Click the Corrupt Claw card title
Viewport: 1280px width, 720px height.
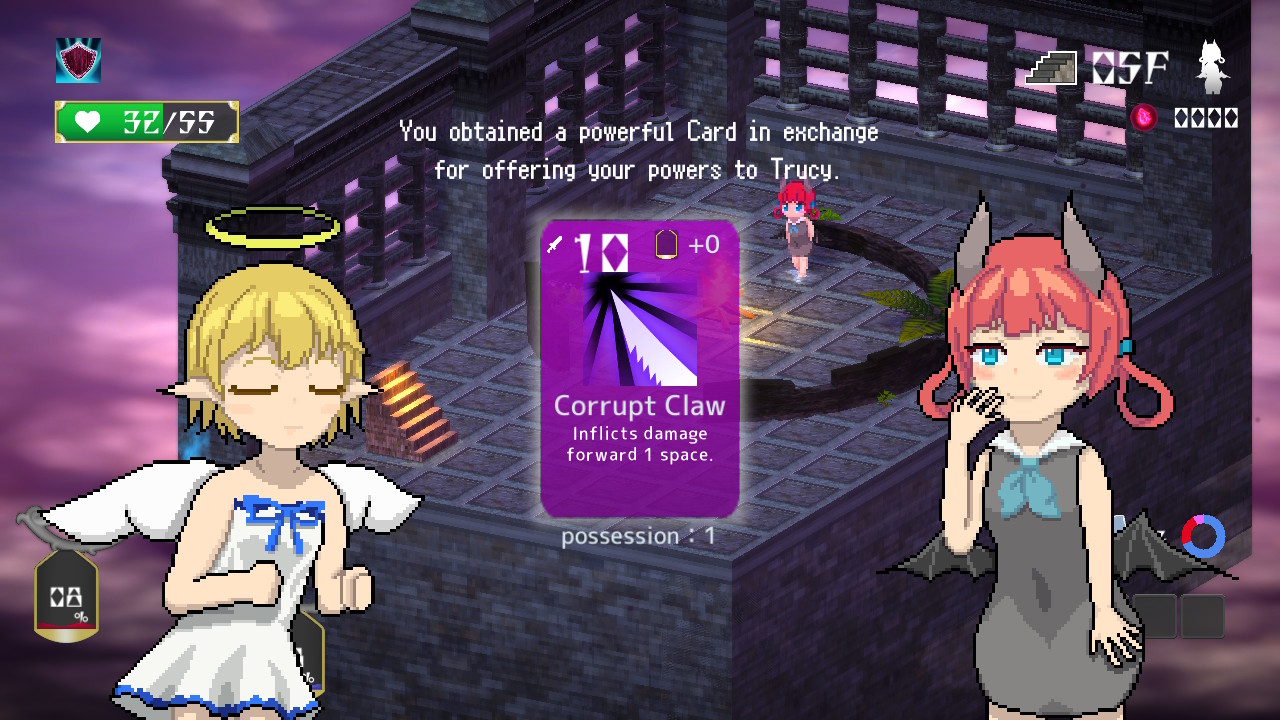638,406
